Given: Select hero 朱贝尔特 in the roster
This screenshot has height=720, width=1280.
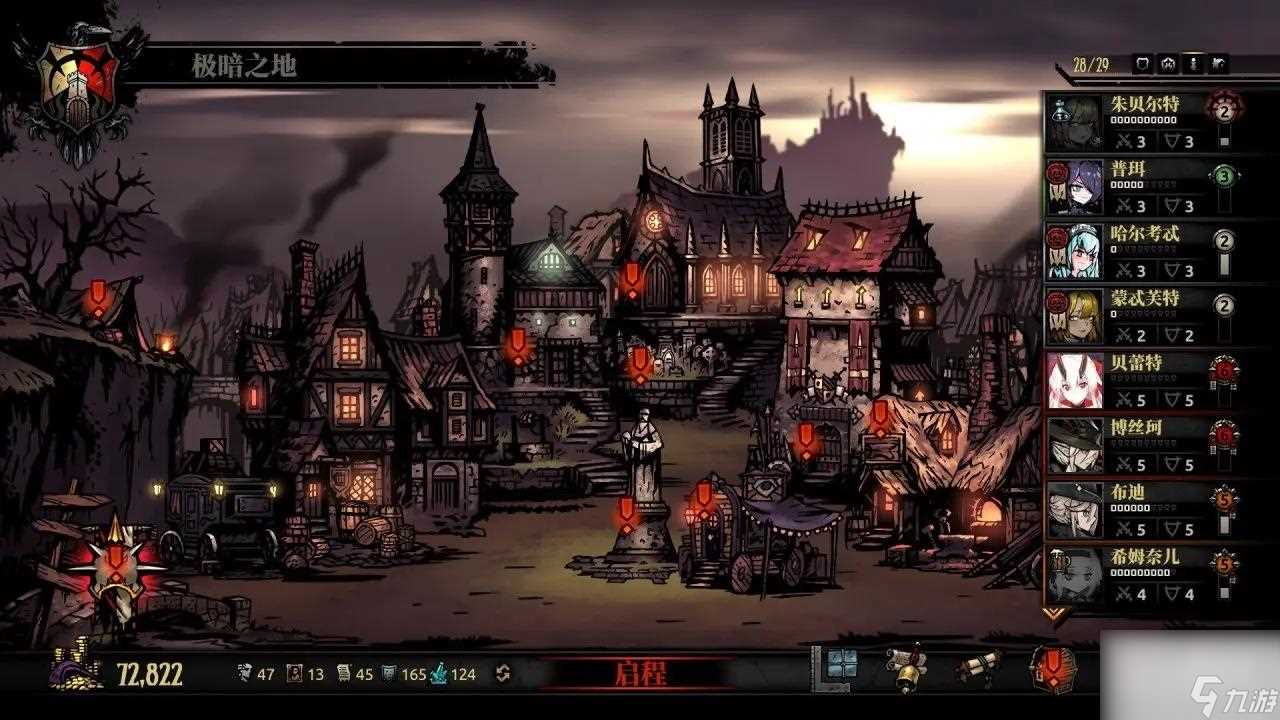Looking at the screenshot, I should click(1130, 122).
